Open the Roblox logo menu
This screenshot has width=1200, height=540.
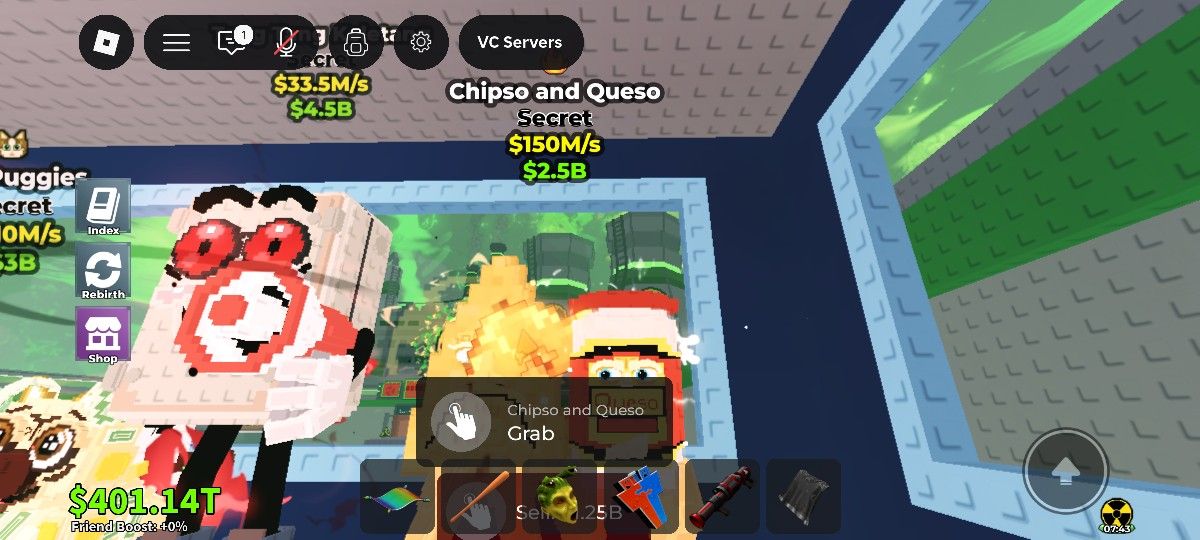tap(106, 42)
